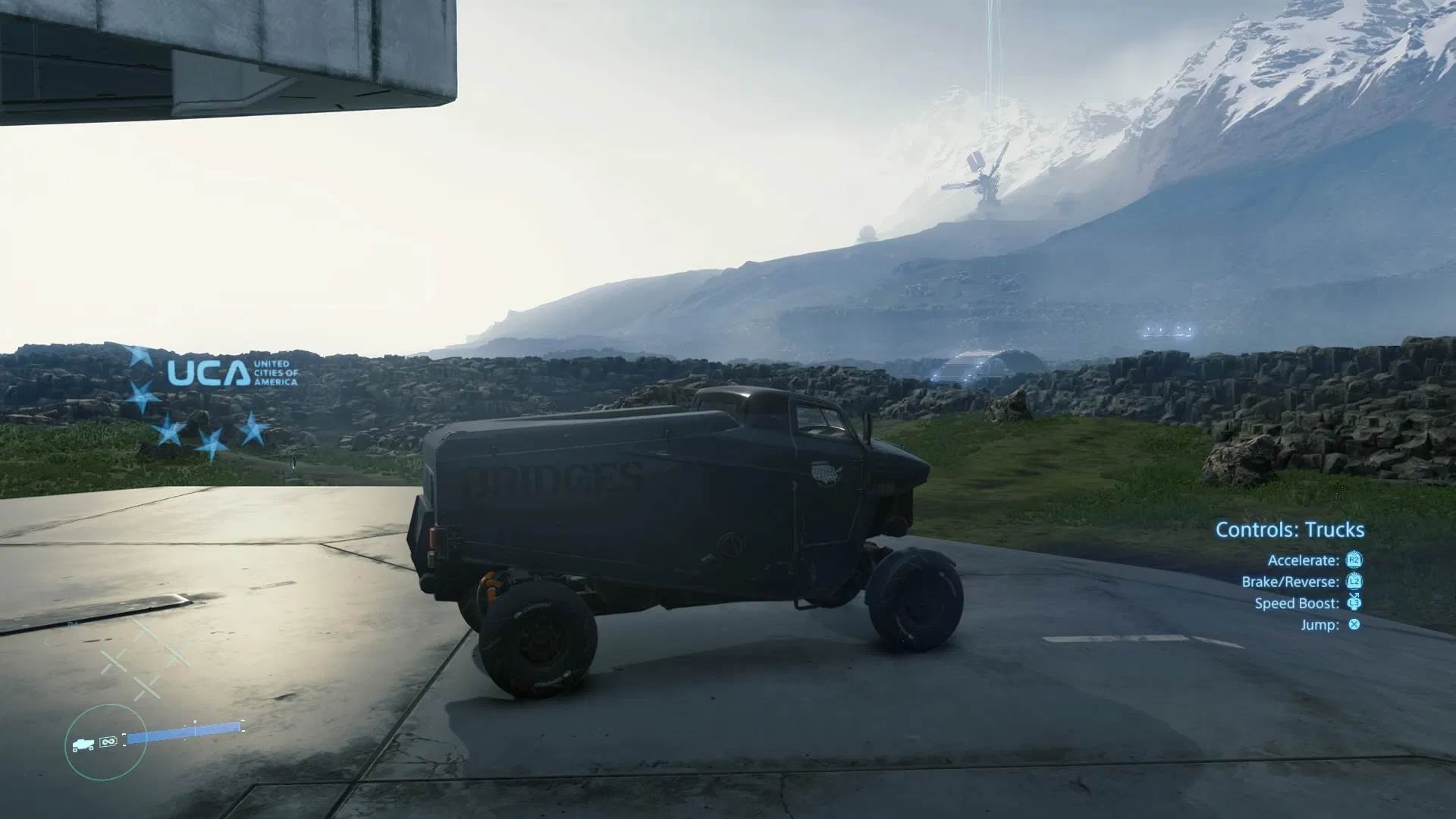Click the Accelerate control label
This screenshot has height=819, width=1456.
click(1303, 561)
